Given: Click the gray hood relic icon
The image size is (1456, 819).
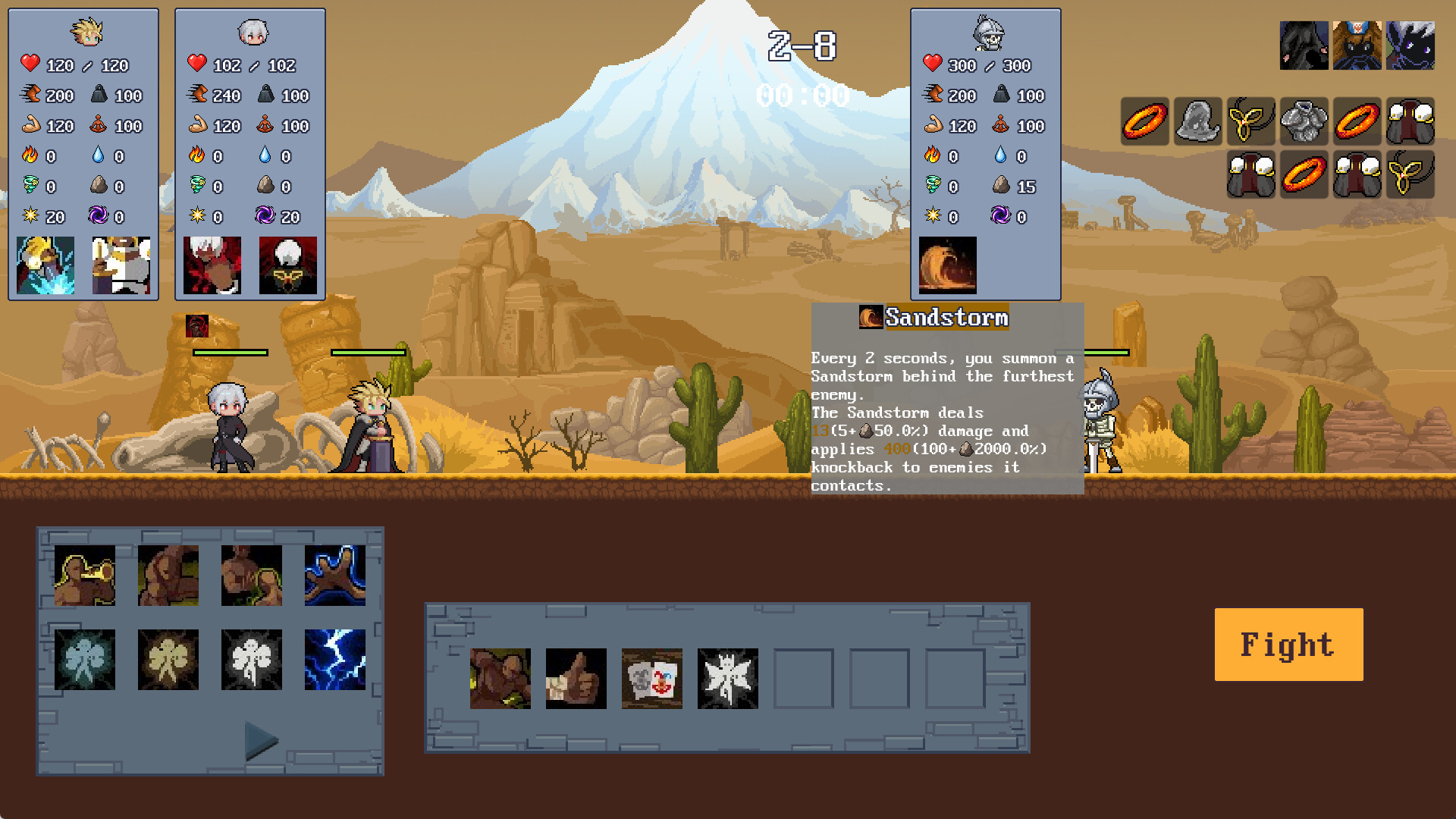Looking at the screenshot, I should point(1197,121).
